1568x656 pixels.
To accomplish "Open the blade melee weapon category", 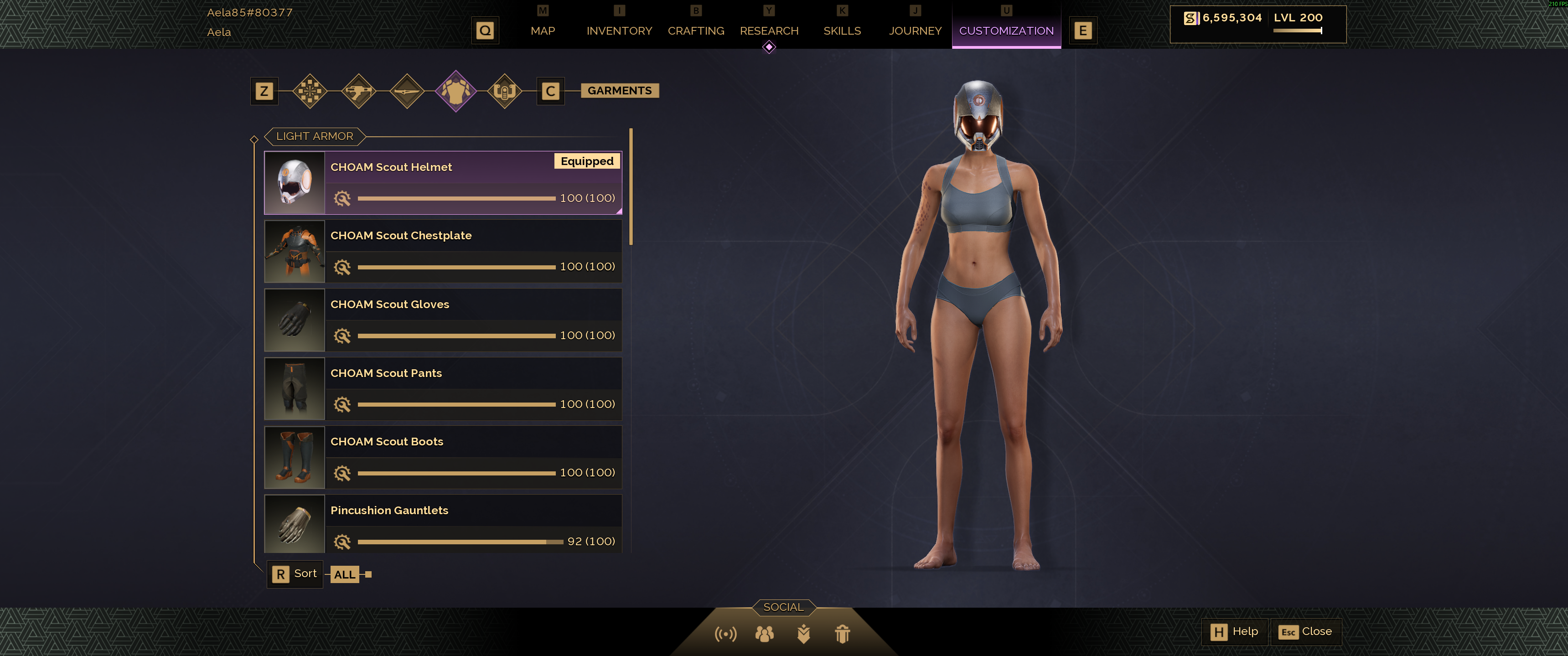I will (407, 91).
